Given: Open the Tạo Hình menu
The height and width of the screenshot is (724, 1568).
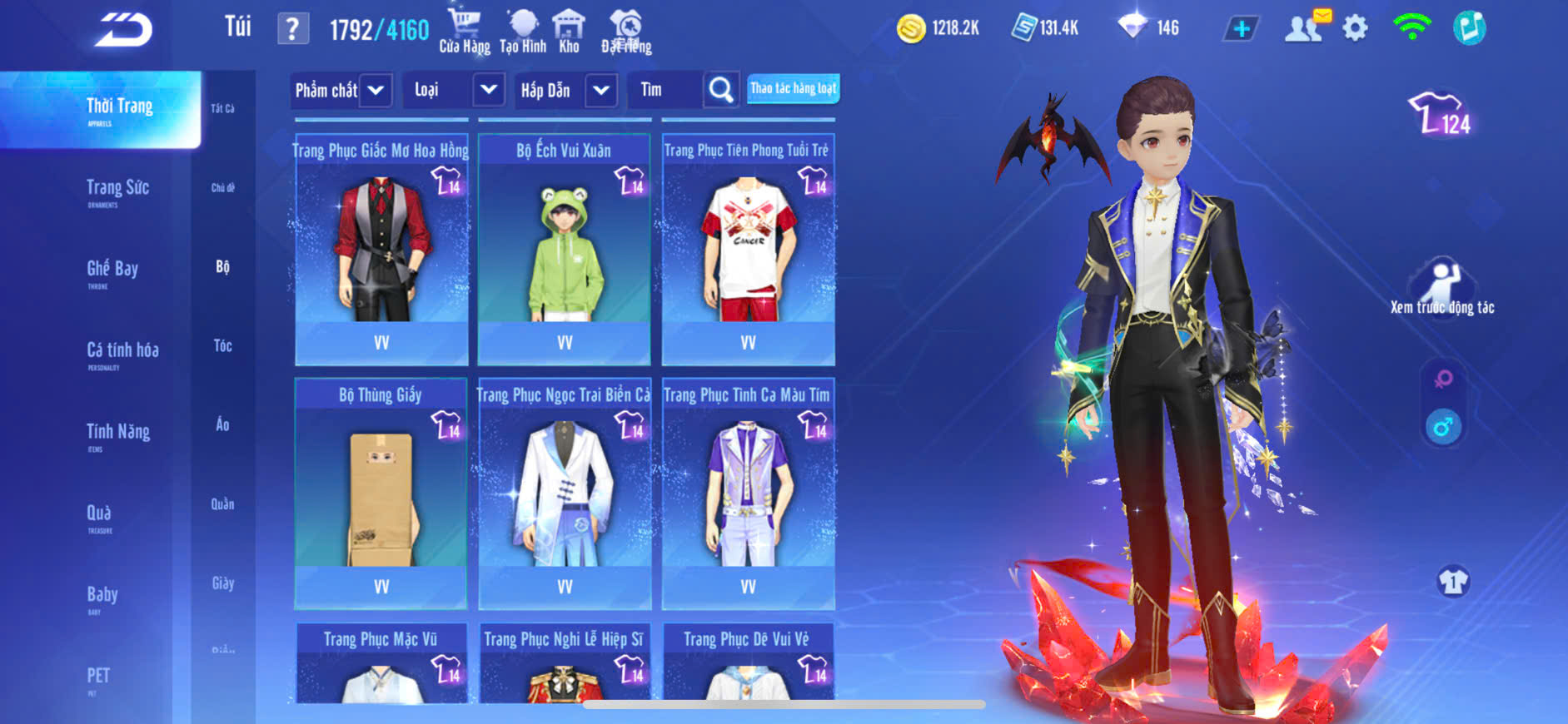Looking at the screenshot, I should click(x=523, y=31).
